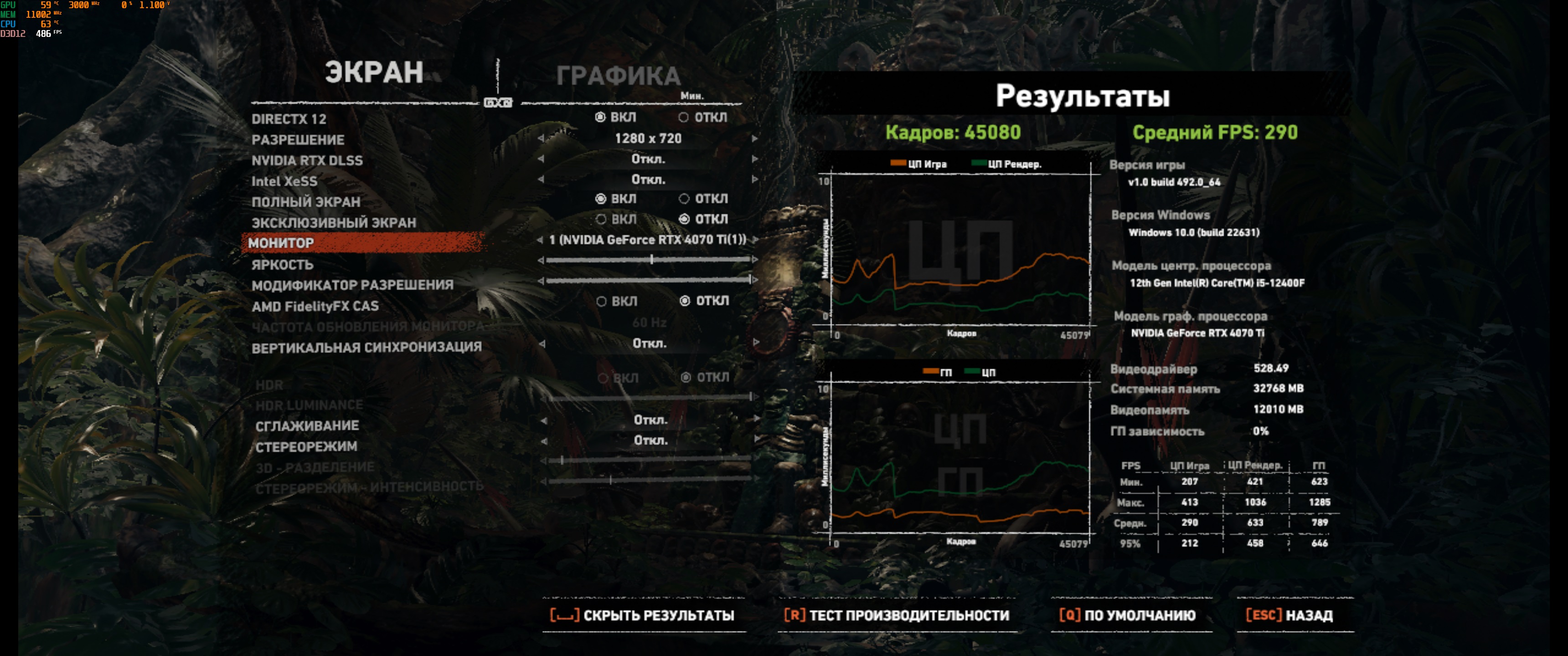Click right arrow for ВЕРТИКАЛЬНАЯ СИНХРОНИЗАЦИЯ

(x=755, y=343)
